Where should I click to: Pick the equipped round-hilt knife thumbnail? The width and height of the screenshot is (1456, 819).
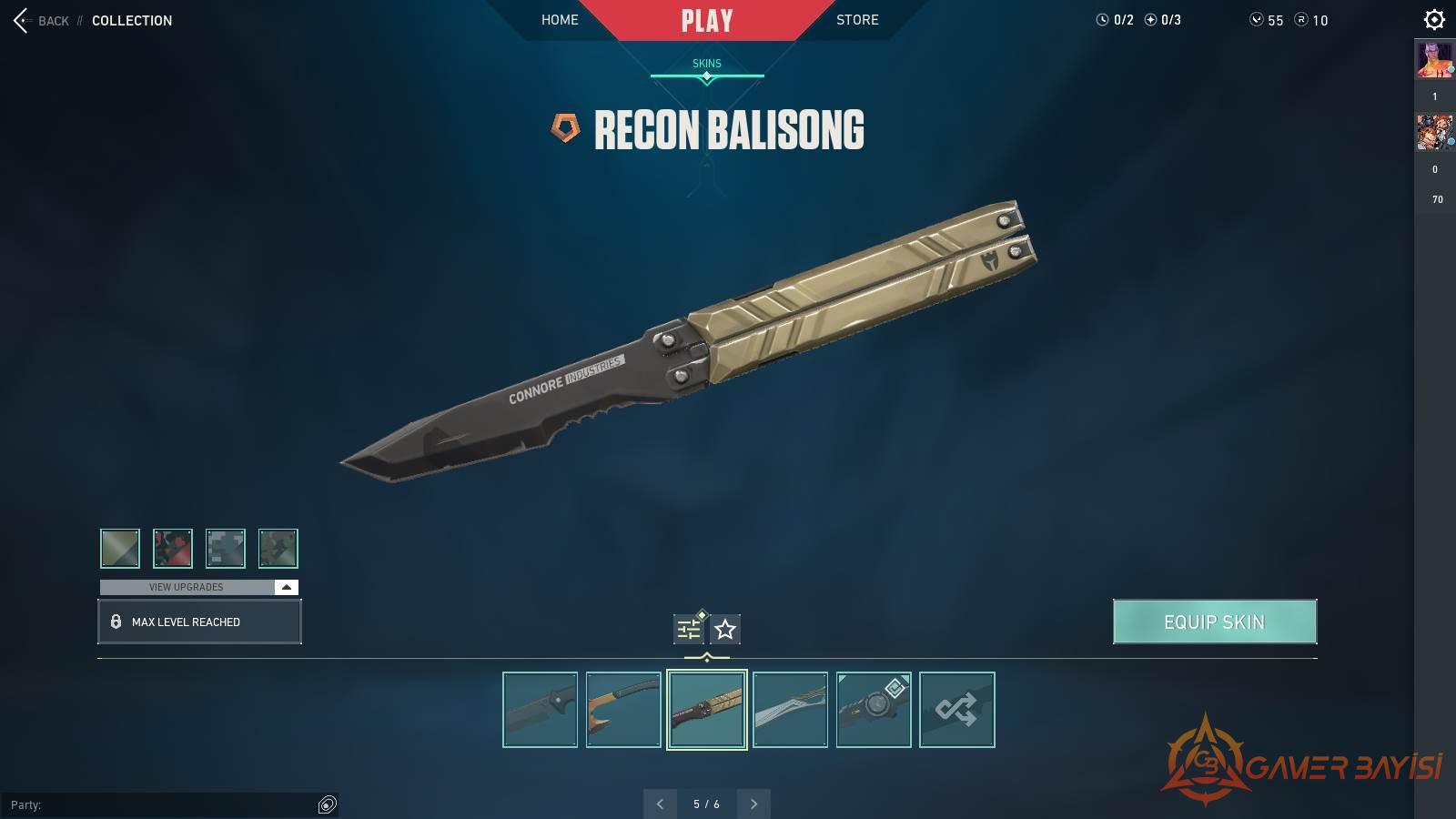pyautogui.click(x=874, y=710)
